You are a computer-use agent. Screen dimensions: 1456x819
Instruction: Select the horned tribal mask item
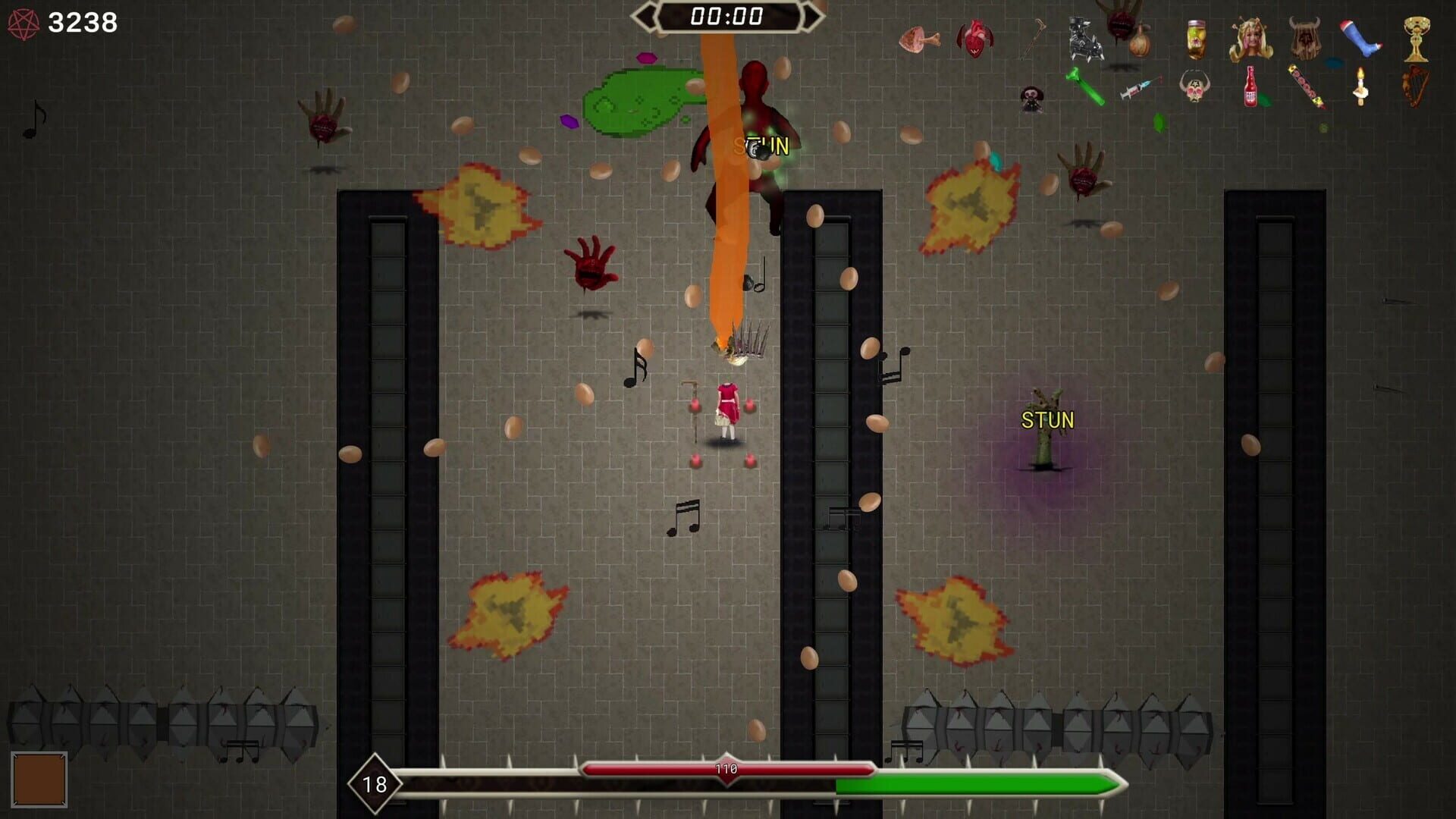1304,38
